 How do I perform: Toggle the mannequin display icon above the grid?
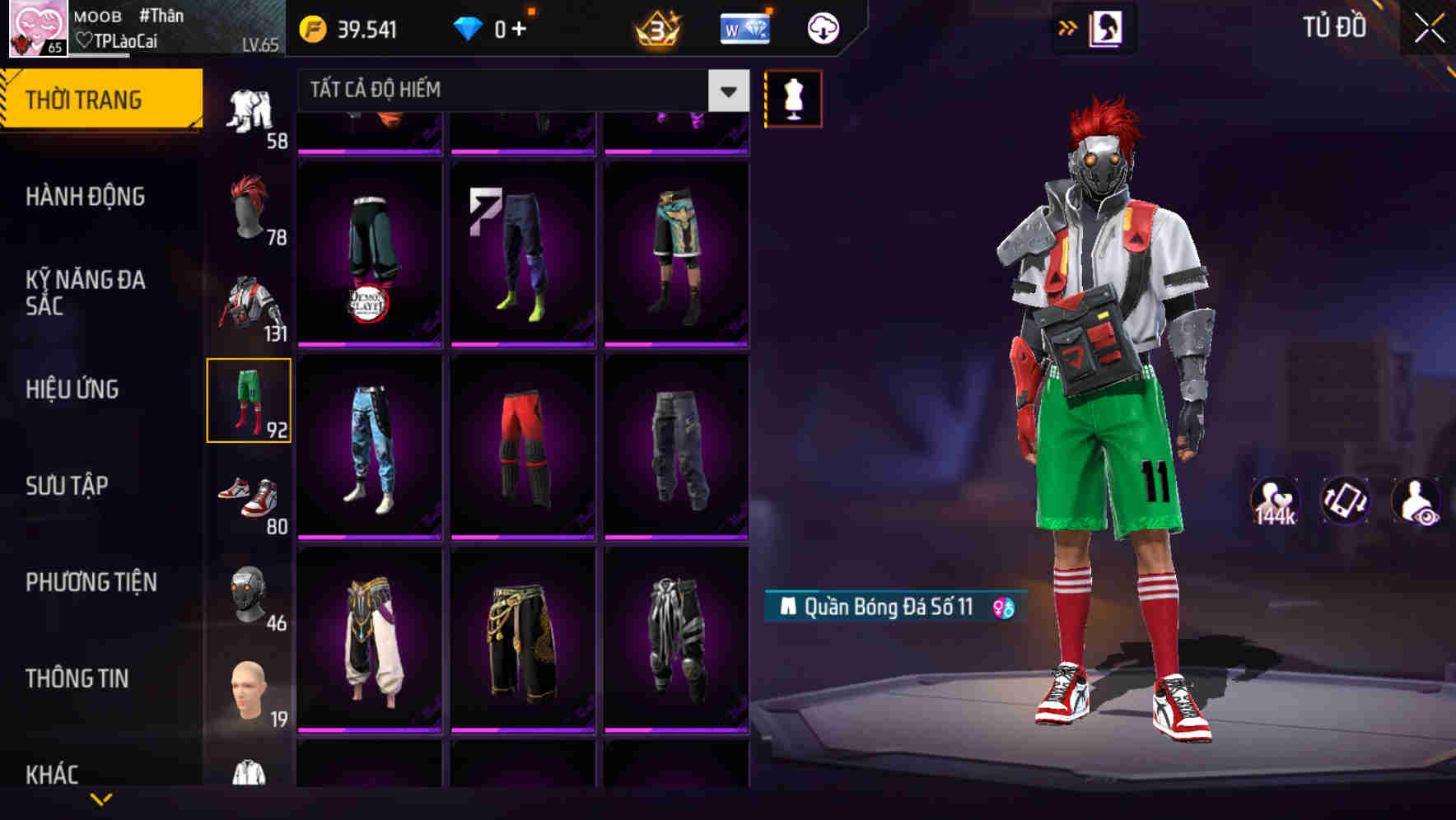(x=793, y=98)
